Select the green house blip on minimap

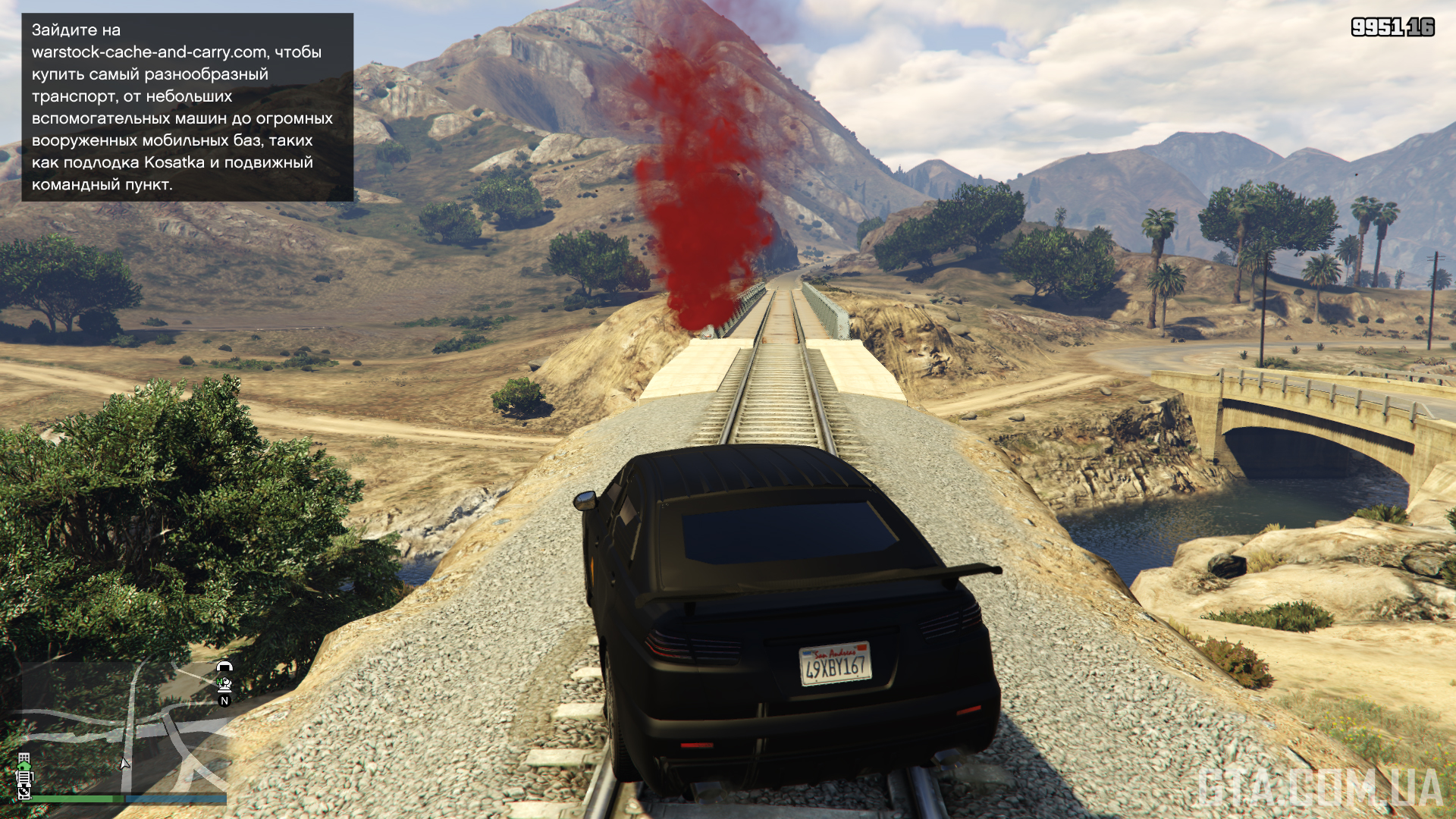pos(25,767)
